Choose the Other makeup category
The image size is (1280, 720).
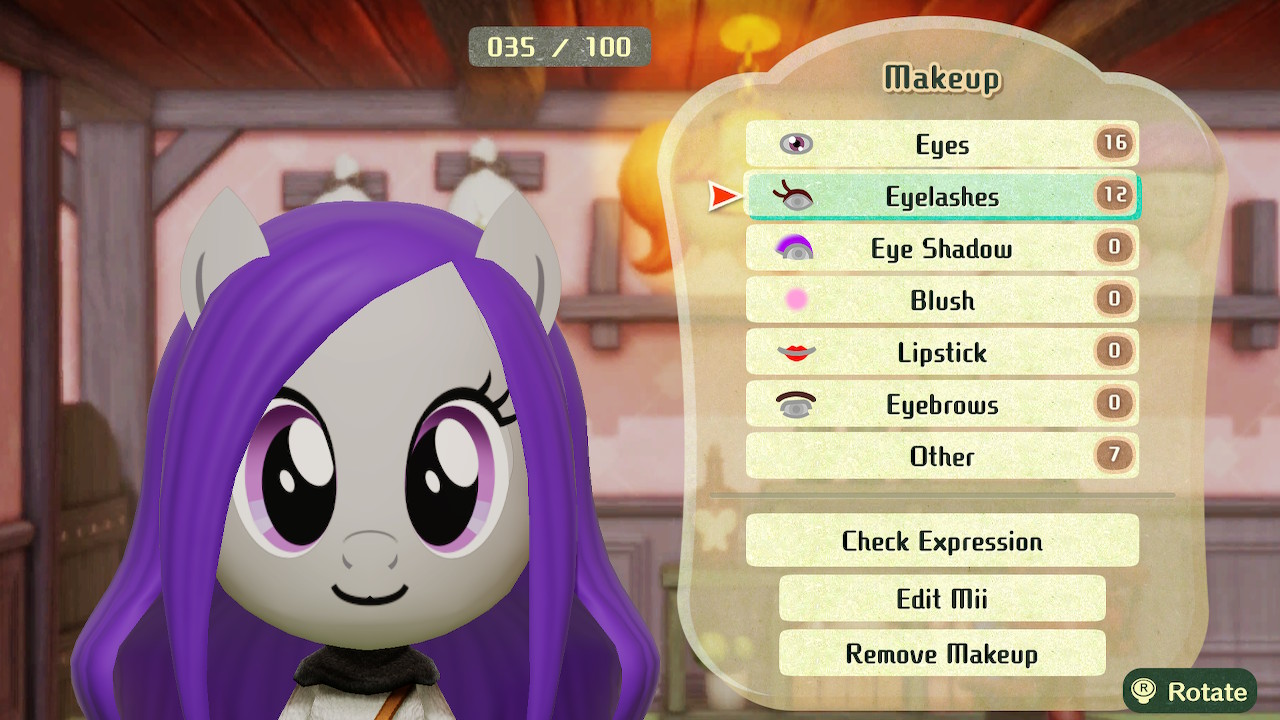[942, 456]
